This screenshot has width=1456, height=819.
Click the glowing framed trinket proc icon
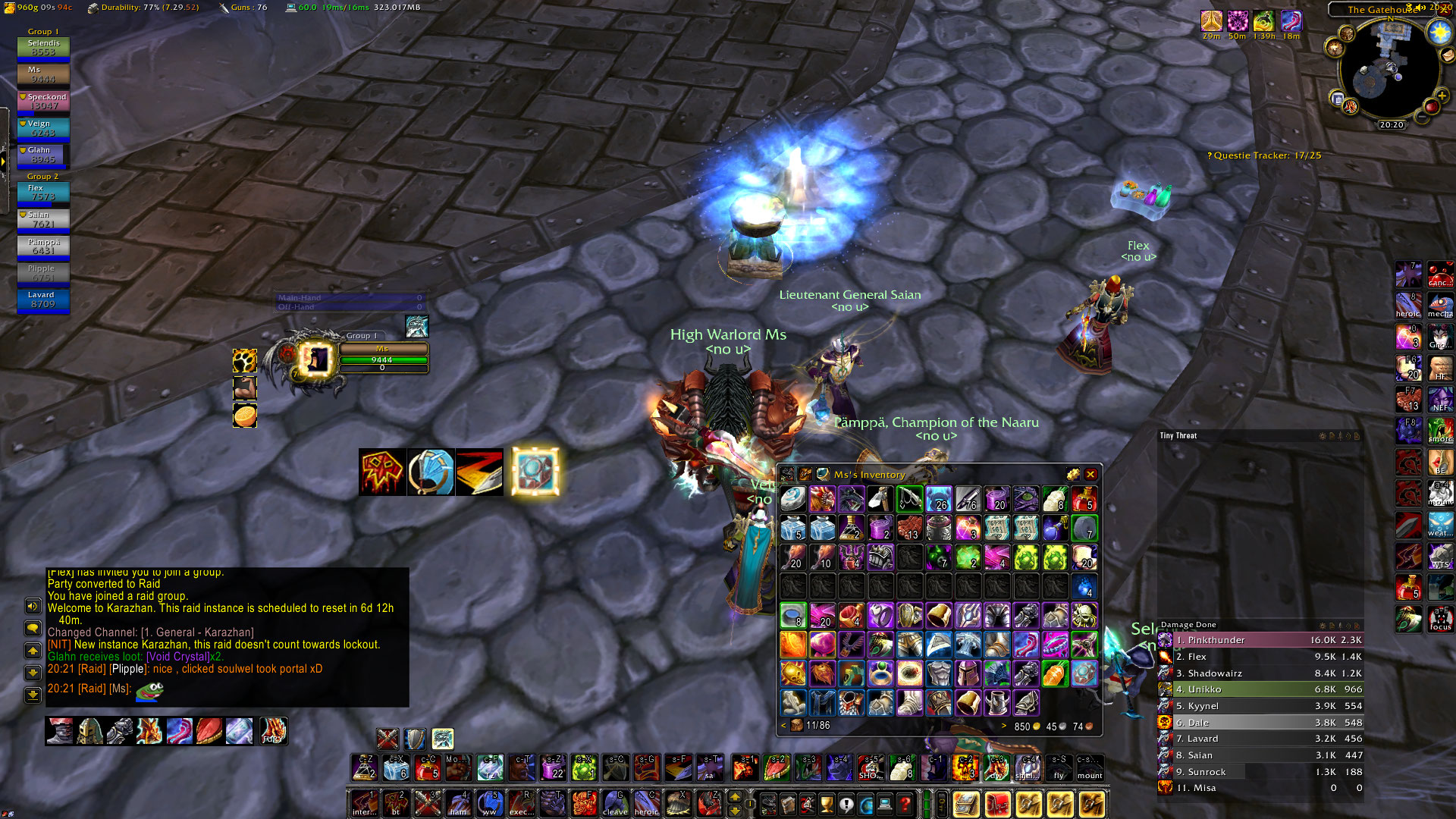click(535, 472)
